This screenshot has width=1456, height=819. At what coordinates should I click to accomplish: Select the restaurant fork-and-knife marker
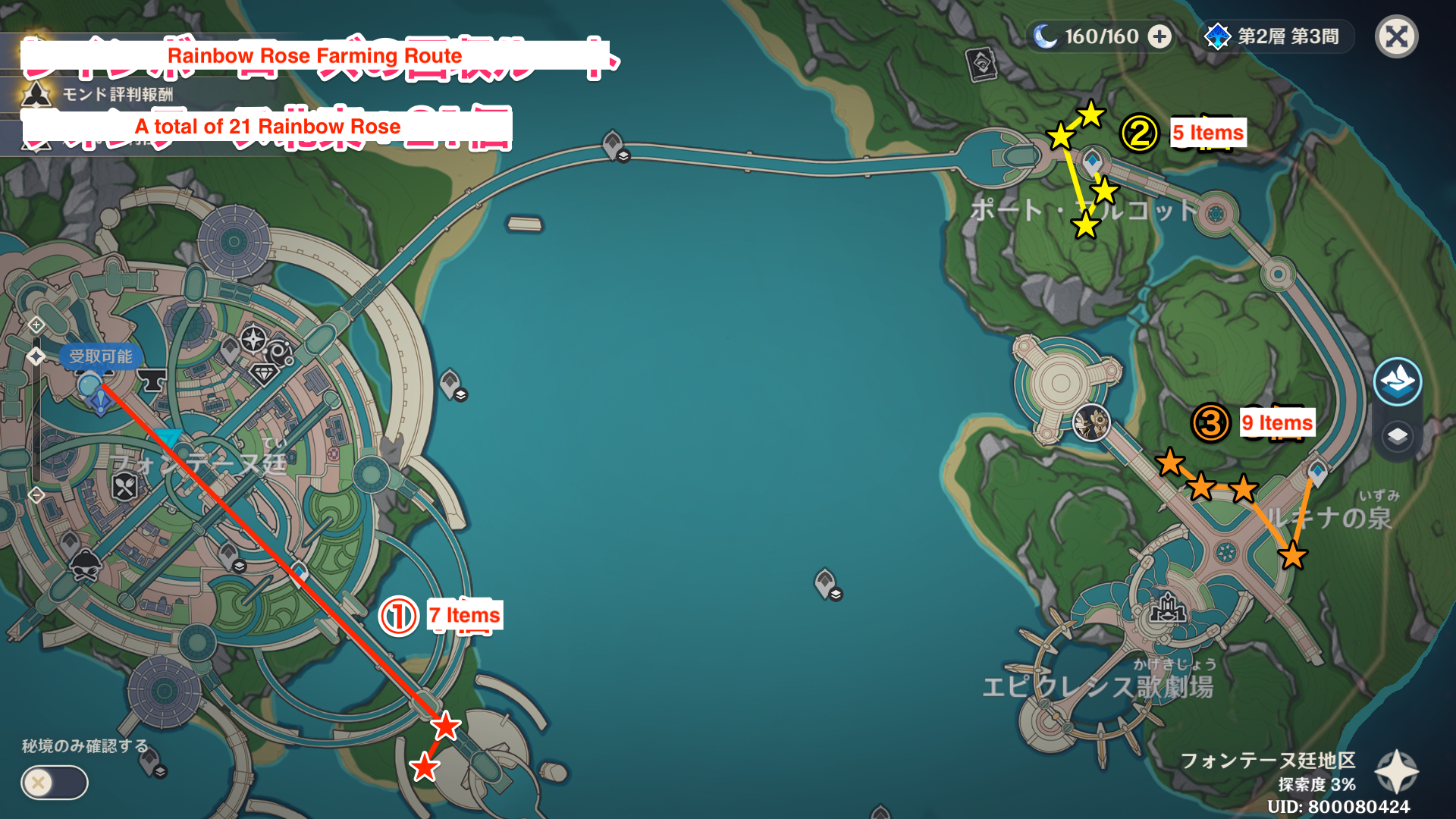pos(125,486)
